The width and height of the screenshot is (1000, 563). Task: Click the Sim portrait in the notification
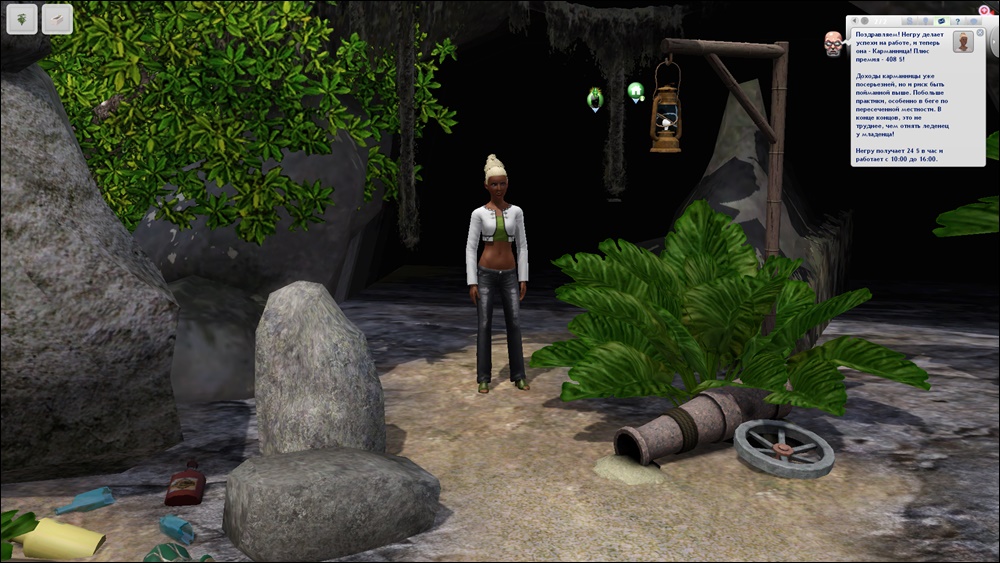(963, 42)
